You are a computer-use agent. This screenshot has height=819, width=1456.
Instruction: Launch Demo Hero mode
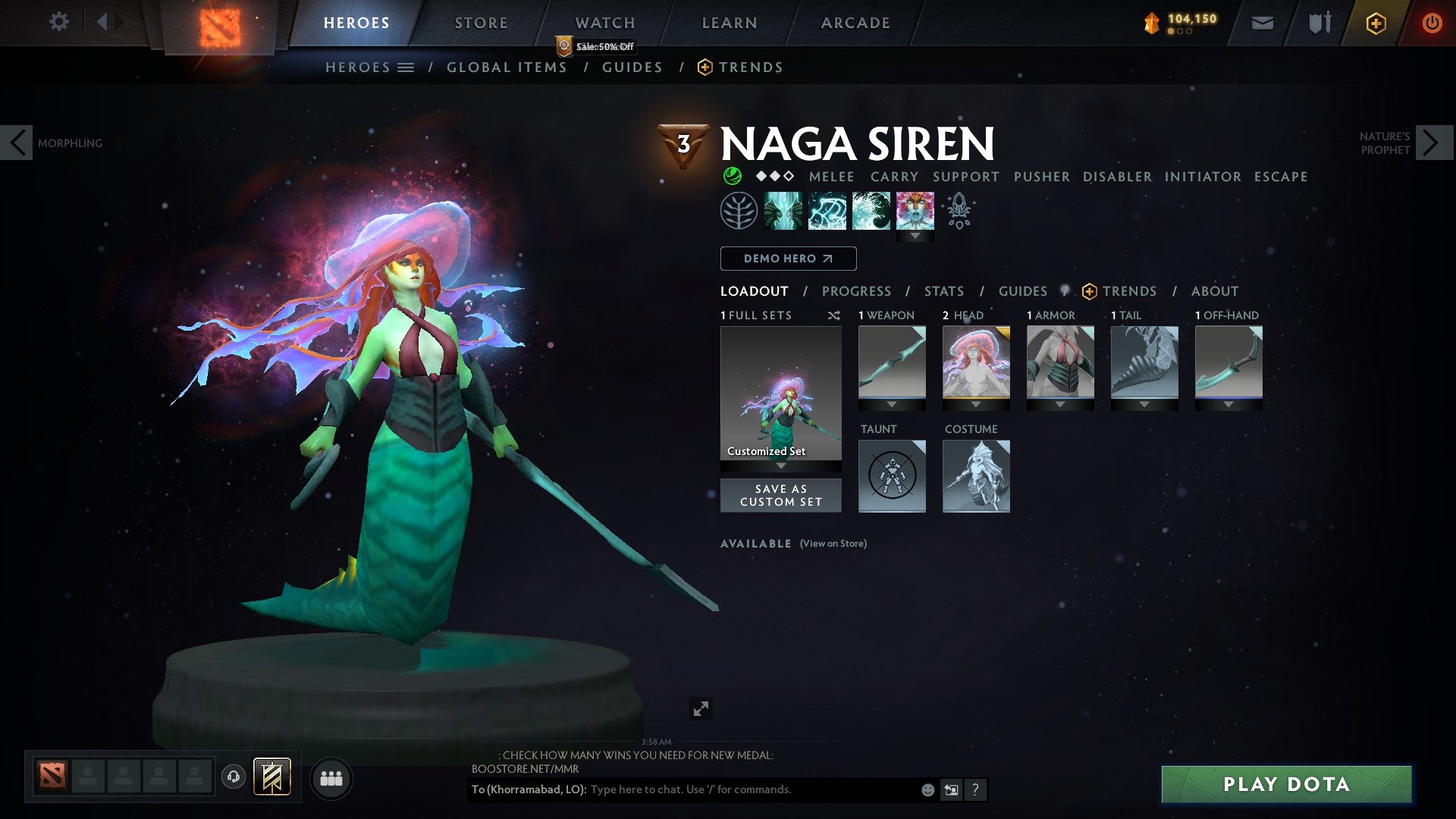coord(788,259)
